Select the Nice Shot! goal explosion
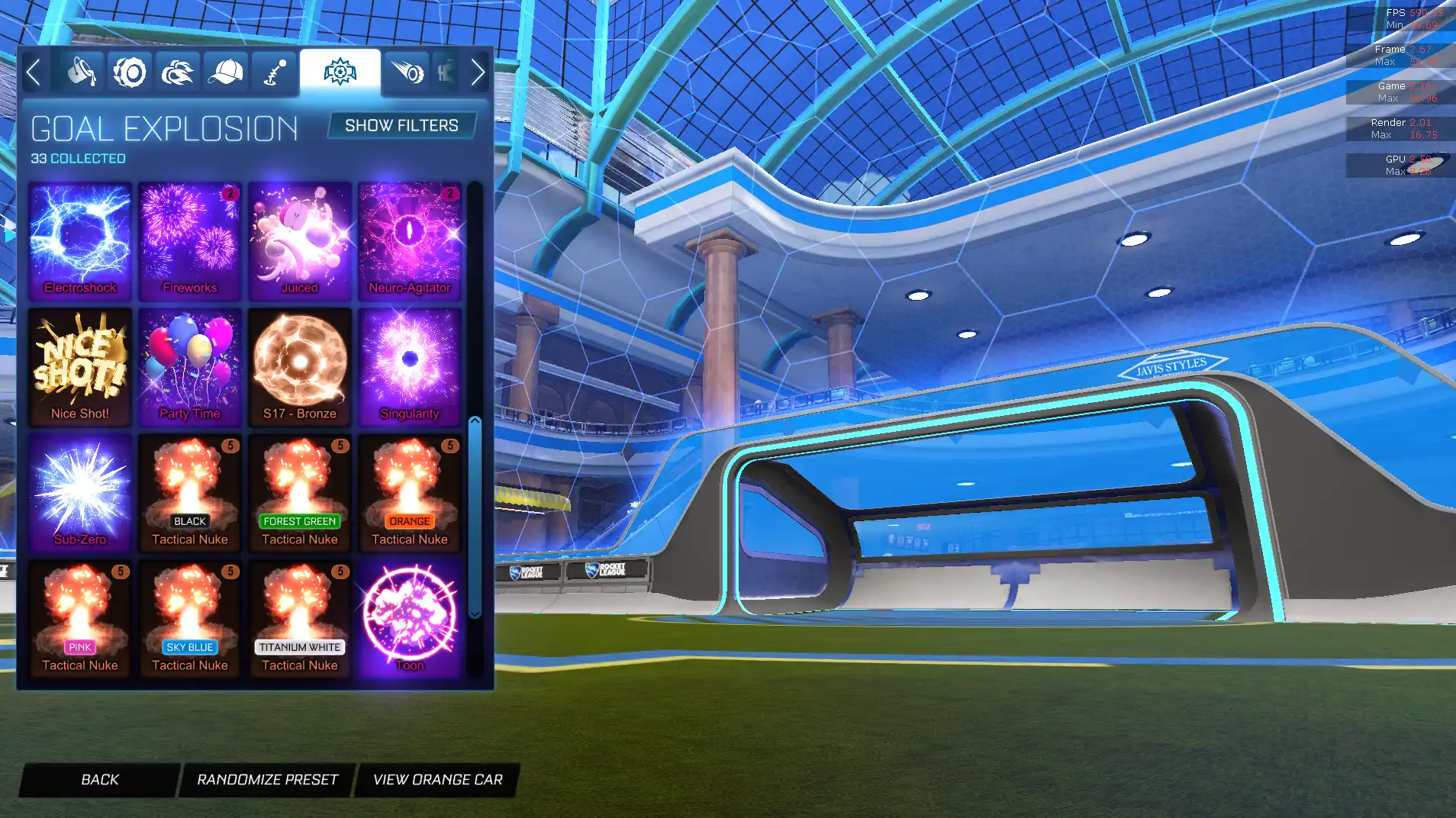1456x818 pixels. point(80,366)
